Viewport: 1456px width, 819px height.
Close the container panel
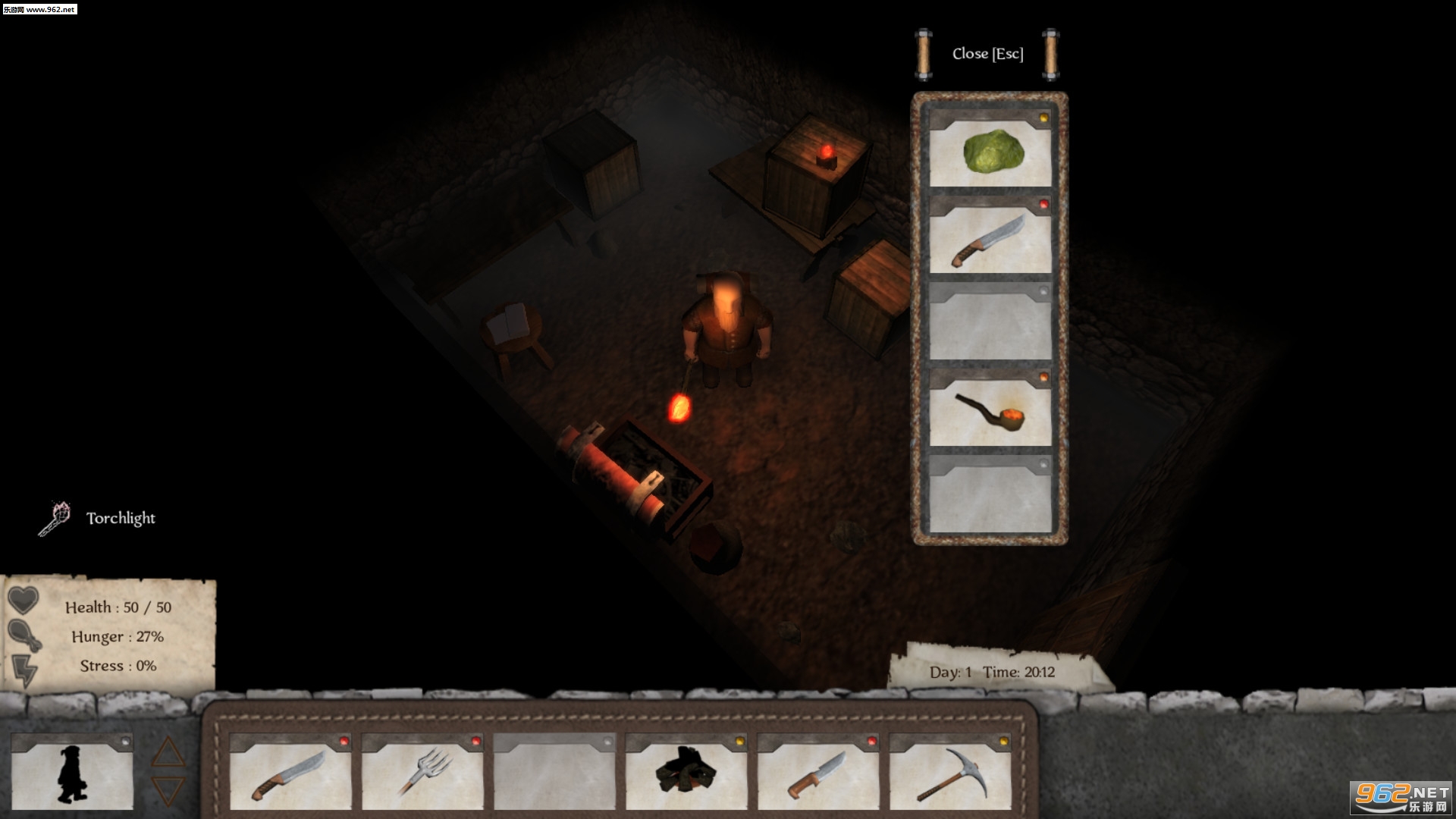click(x=987, y=54)
